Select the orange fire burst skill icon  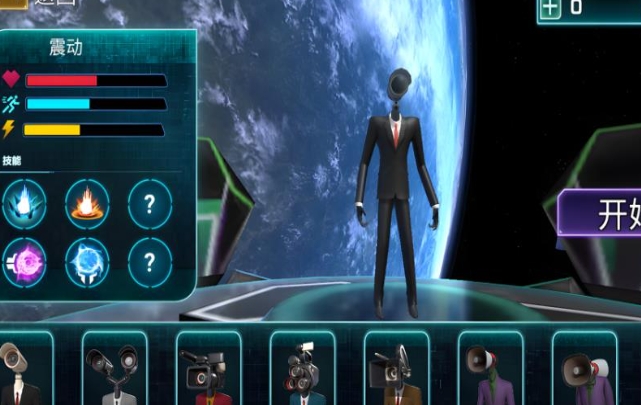pyautogui.click(x=87, y=204)
